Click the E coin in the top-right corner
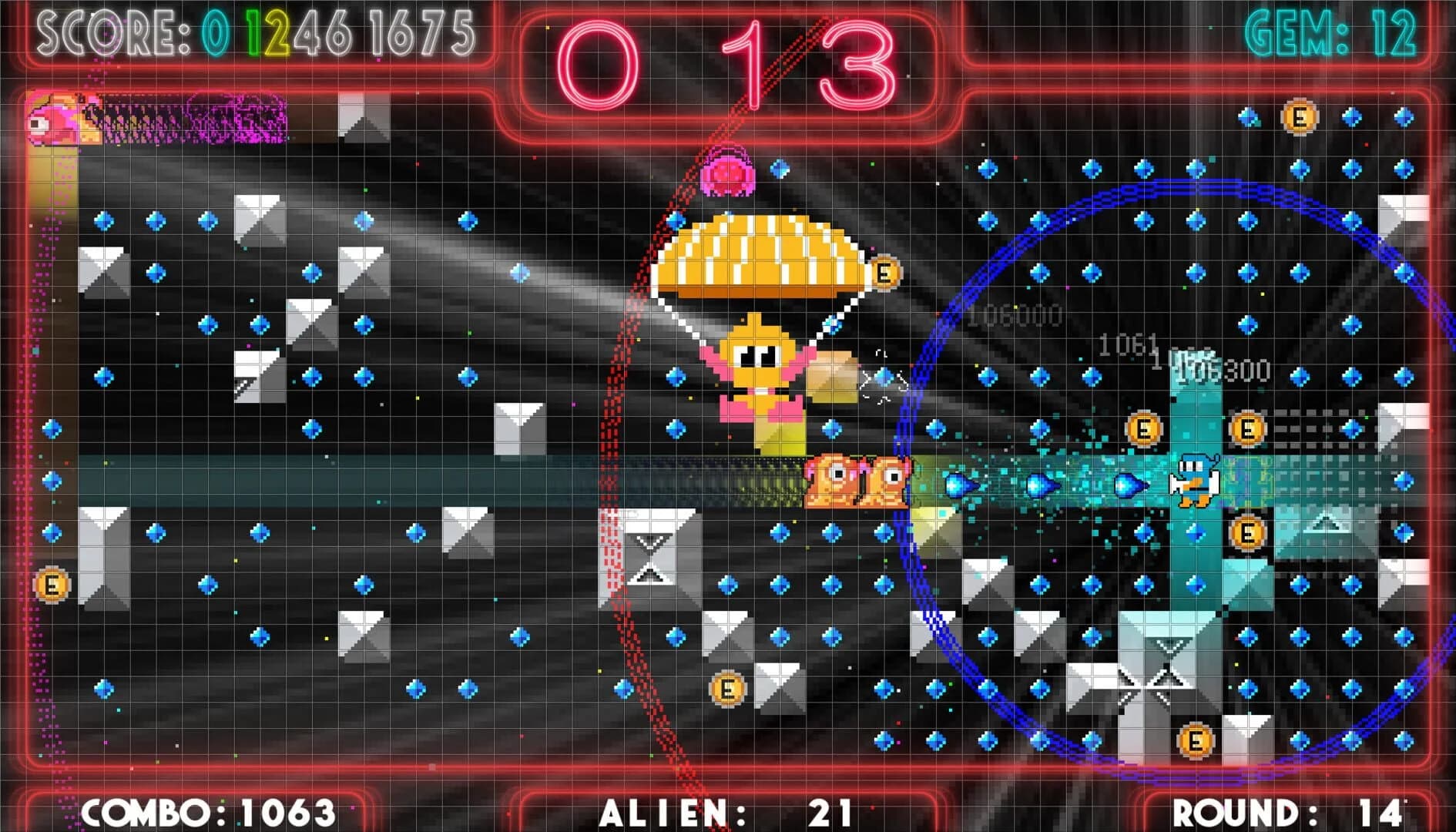The image size is (1456, 832). [x=1298, y=116]
